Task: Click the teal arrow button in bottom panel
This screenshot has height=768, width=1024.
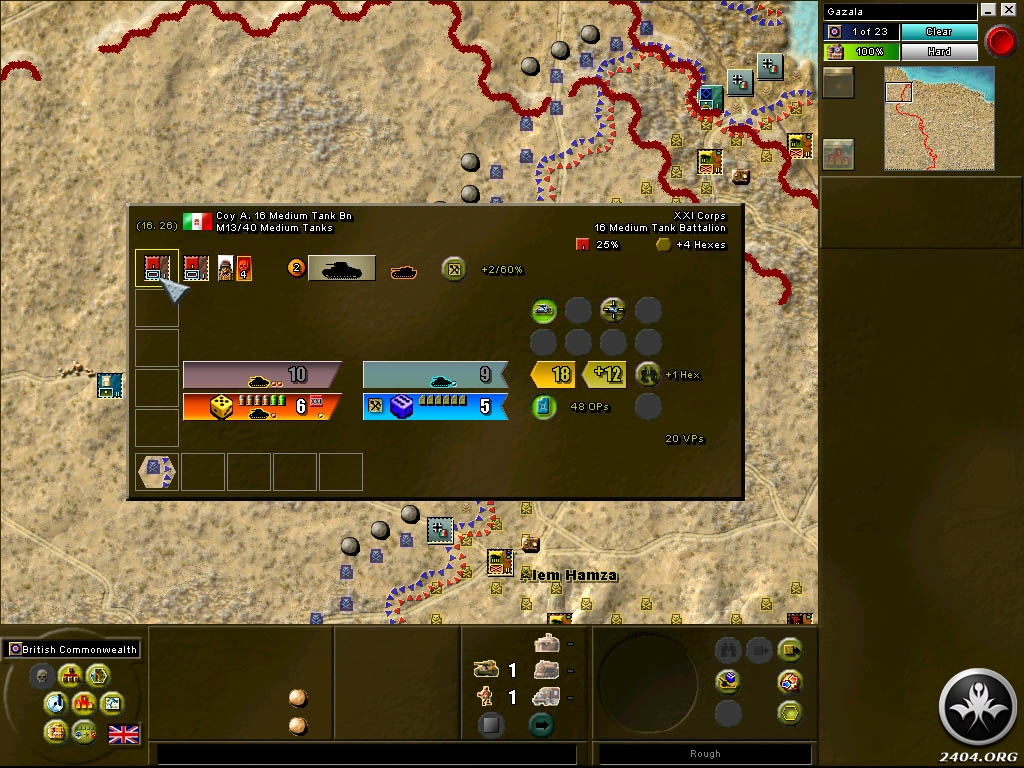Action: point(541,725)
